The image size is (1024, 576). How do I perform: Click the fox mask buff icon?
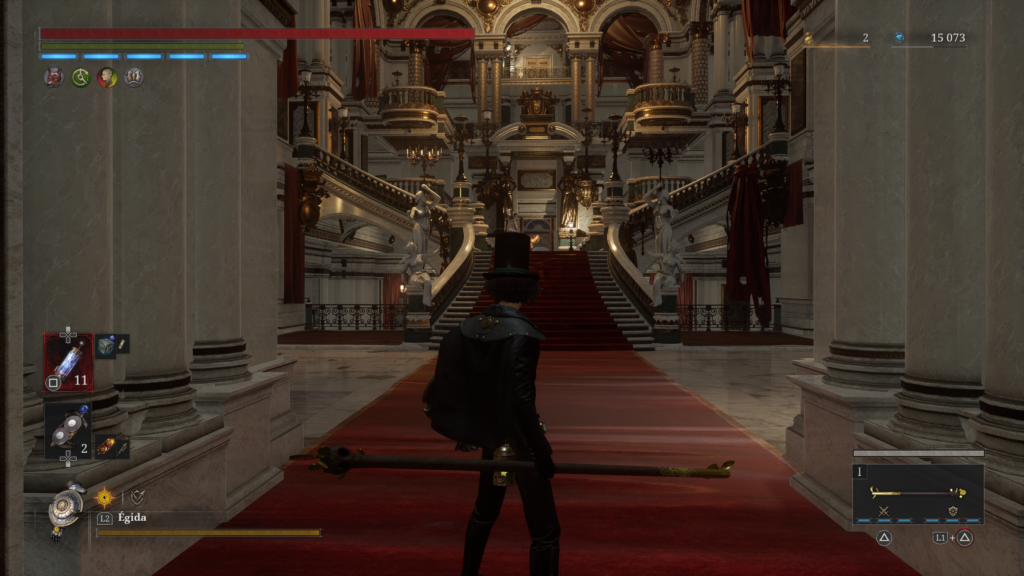coord(53,77)
